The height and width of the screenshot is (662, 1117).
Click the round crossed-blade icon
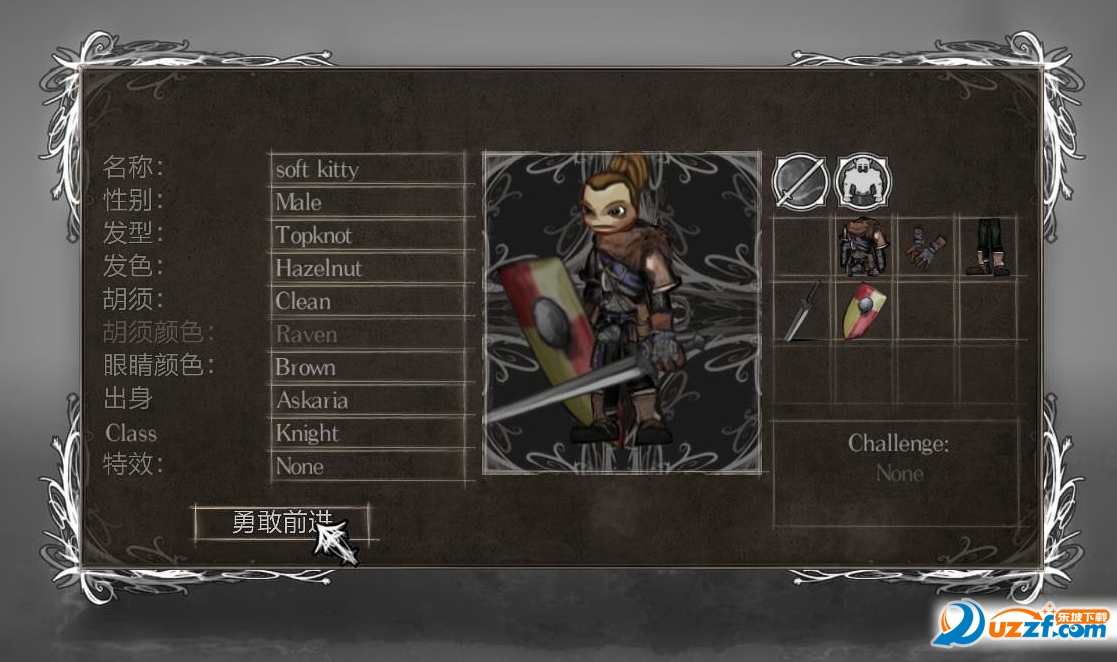tap(801, 181)
